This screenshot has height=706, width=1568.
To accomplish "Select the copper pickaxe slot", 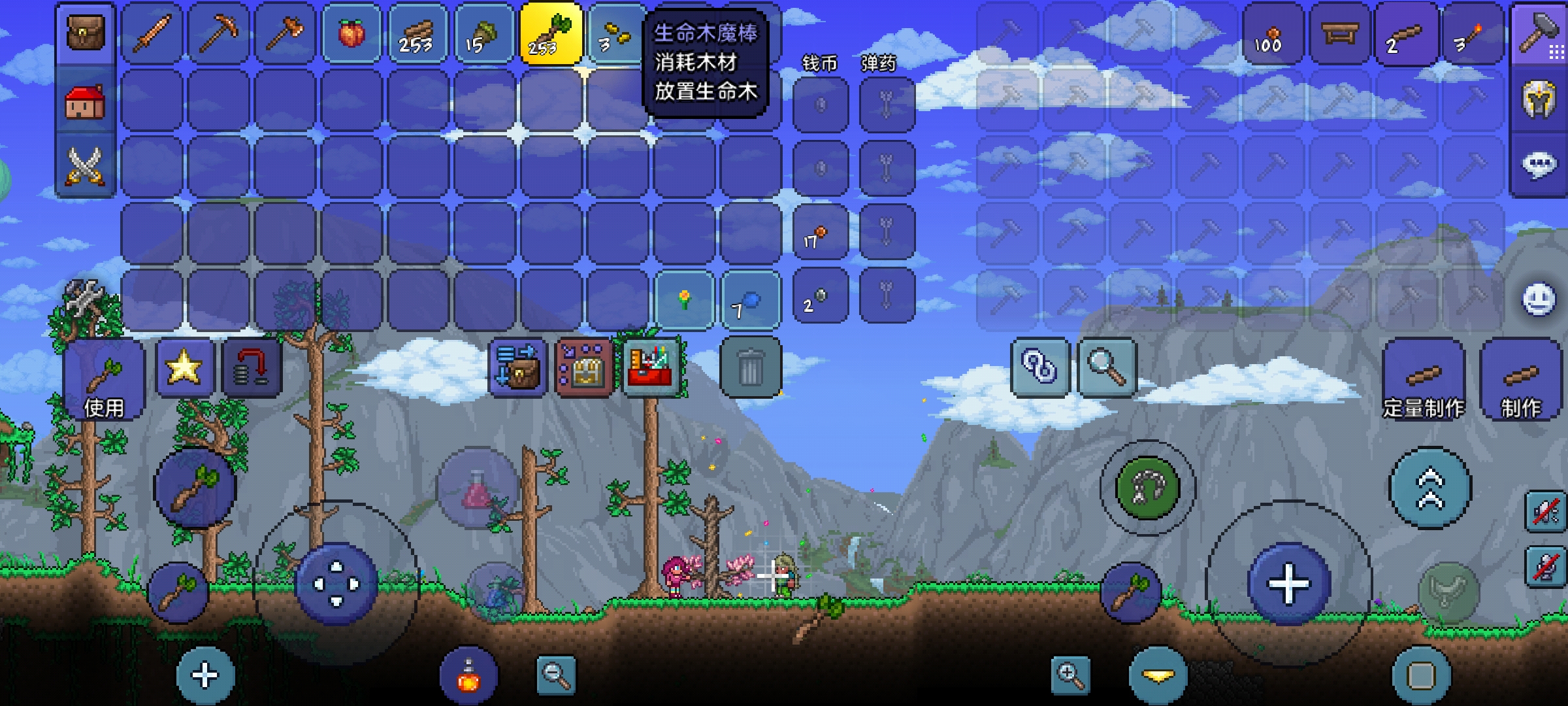I will pos(219,33).
